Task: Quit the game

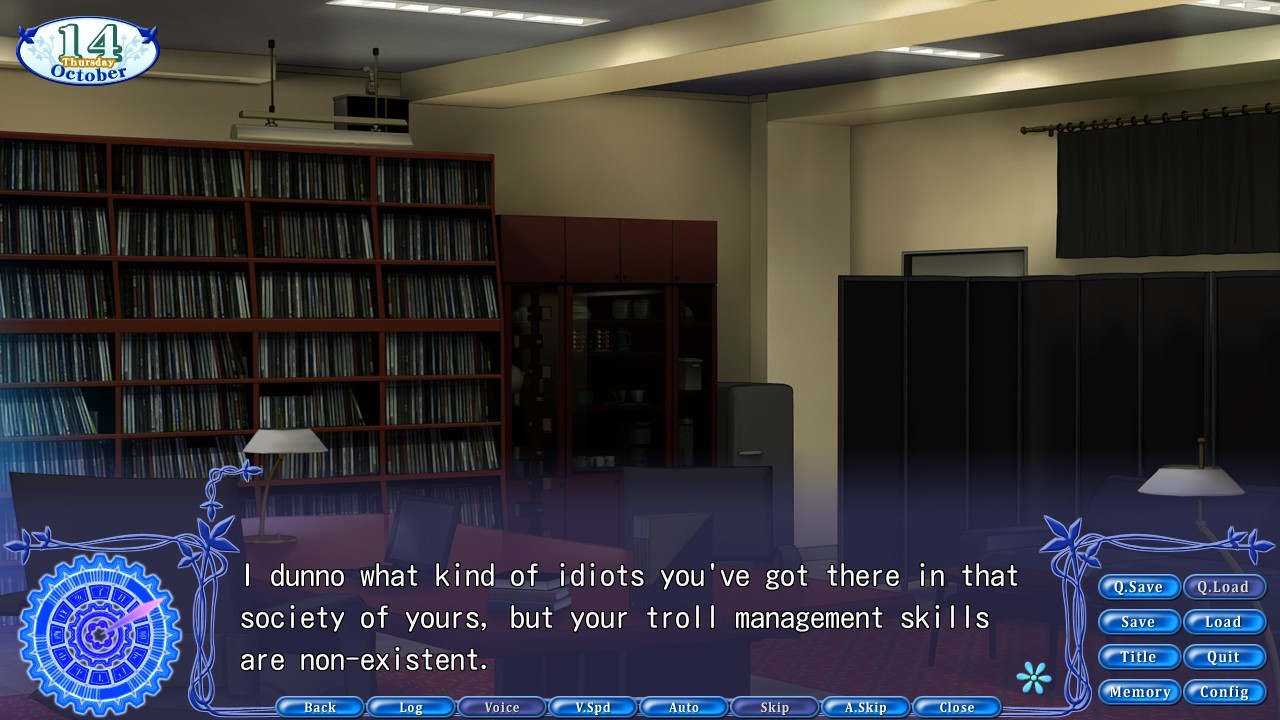Action: [1223, 657]
